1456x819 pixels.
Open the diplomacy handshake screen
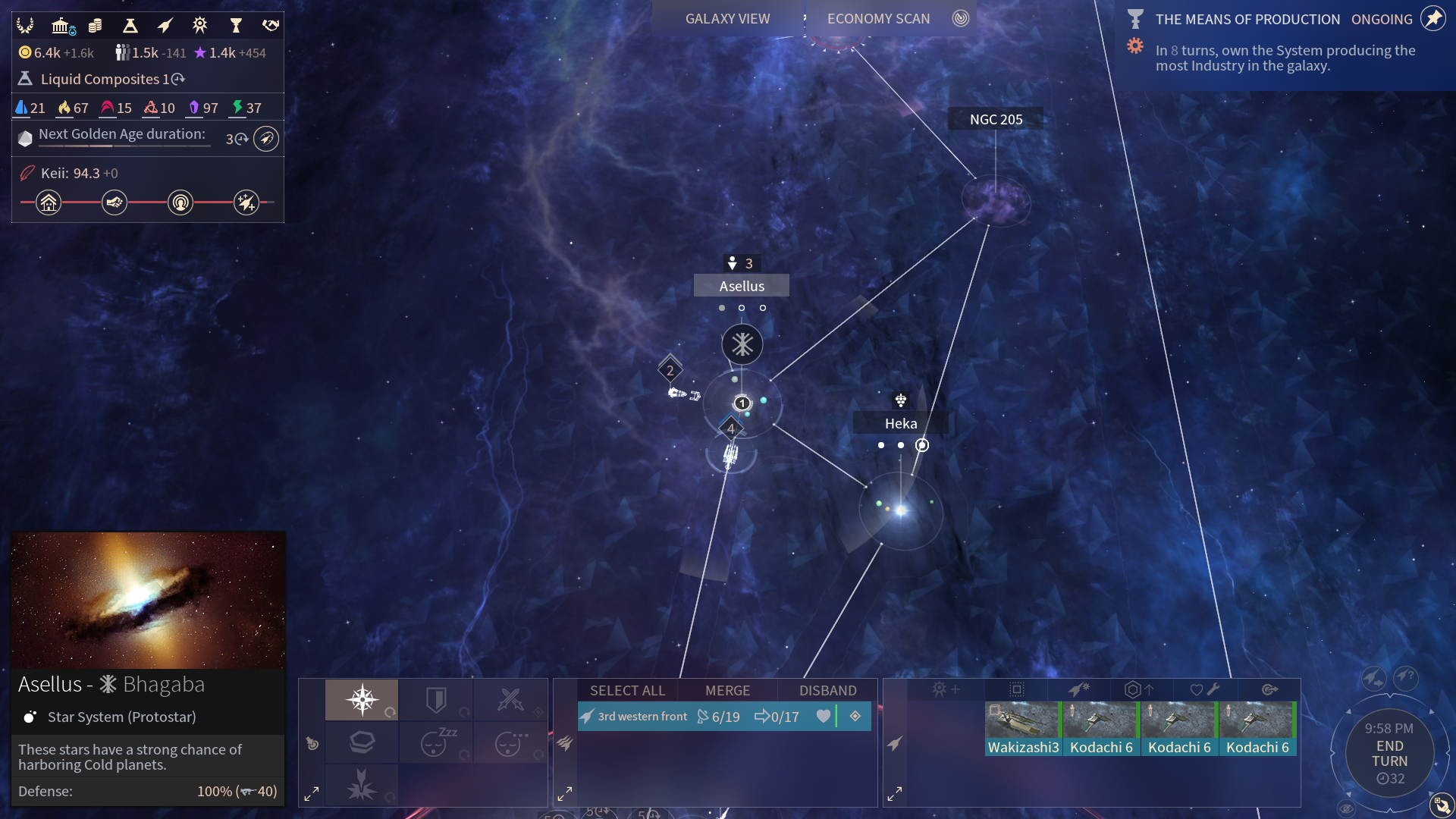[x=271, y=26]
